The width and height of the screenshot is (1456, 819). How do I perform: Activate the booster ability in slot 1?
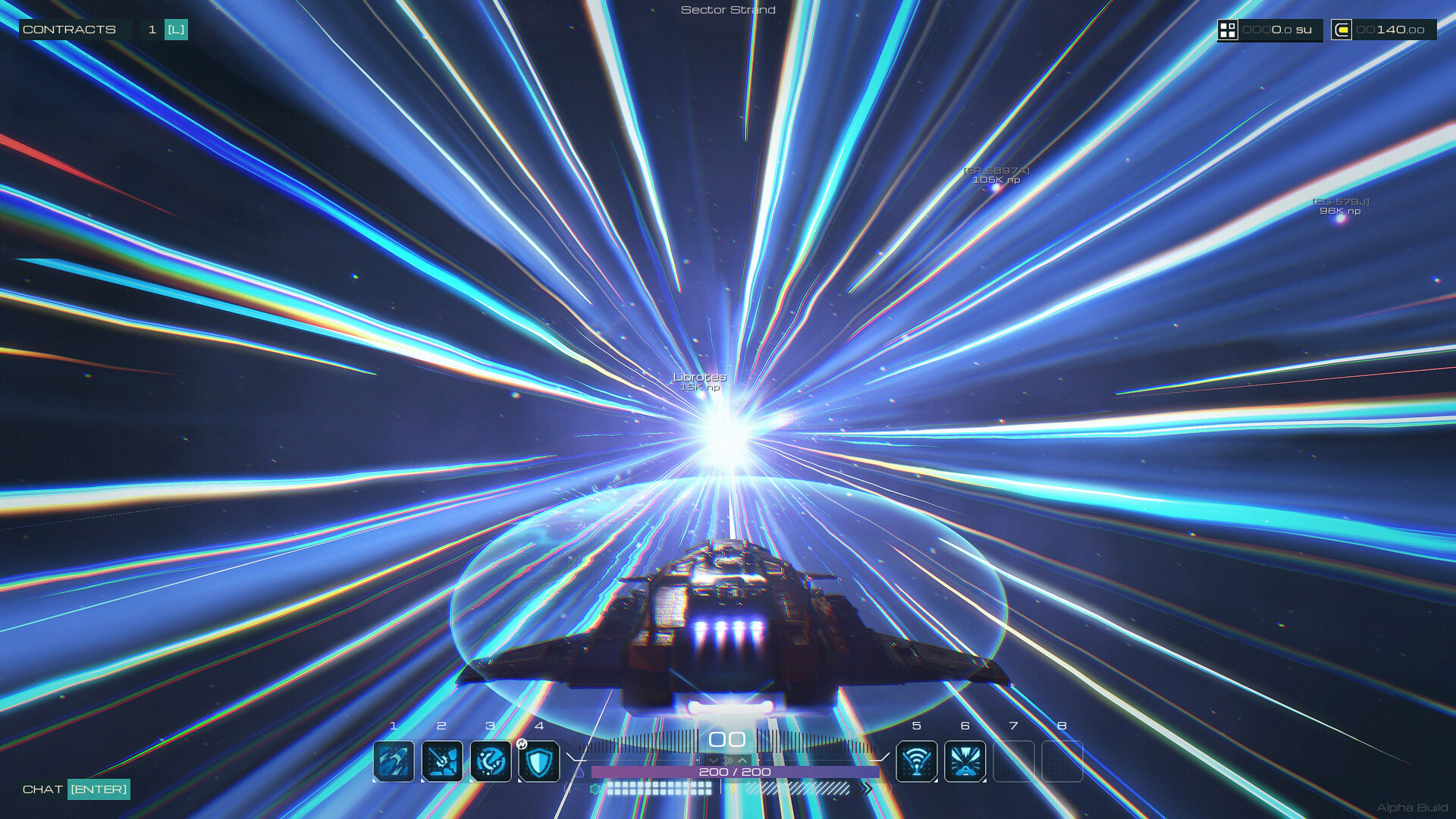[x=394, y=761]
